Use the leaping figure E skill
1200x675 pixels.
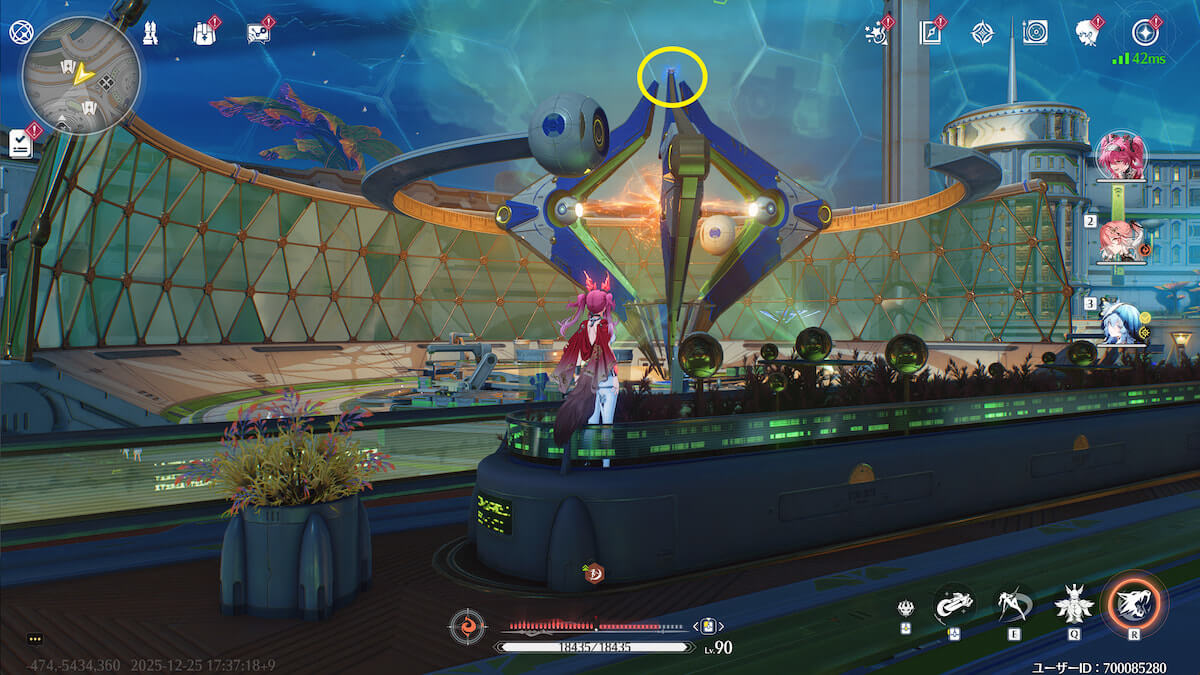(1014, 603)
